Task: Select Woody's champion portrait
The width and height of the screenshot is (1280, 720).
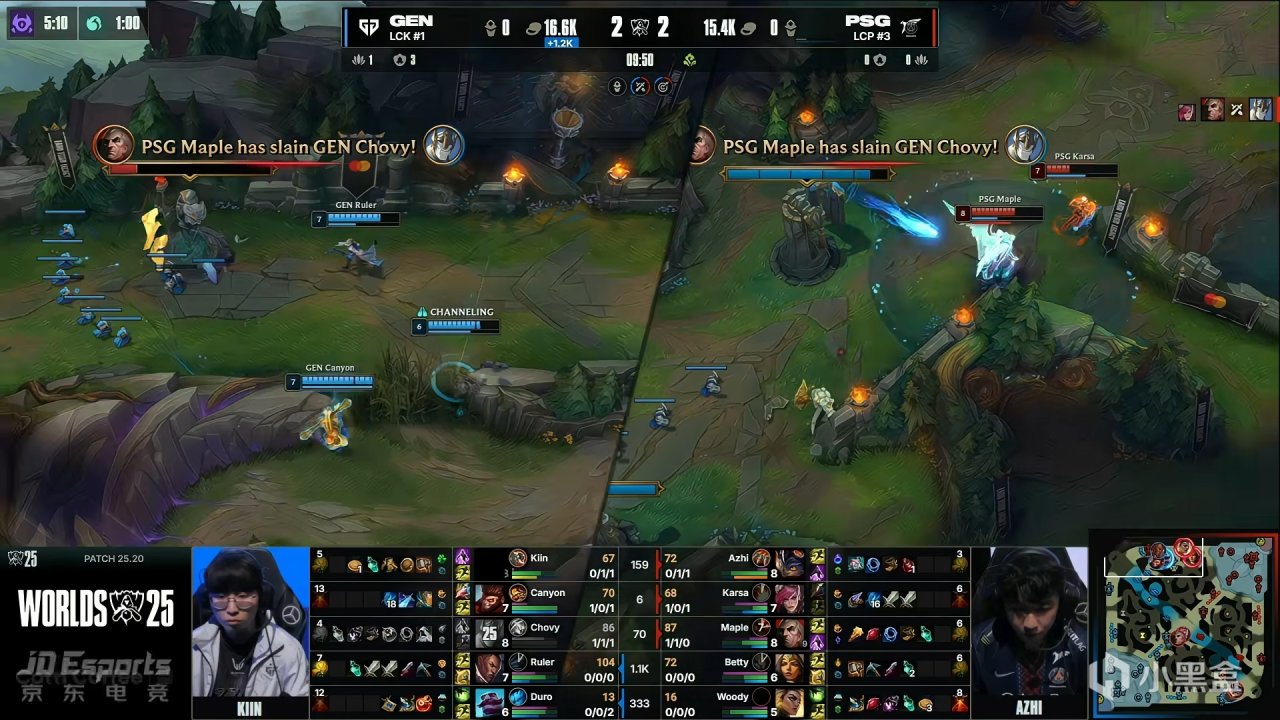Action: click(789, 702)
